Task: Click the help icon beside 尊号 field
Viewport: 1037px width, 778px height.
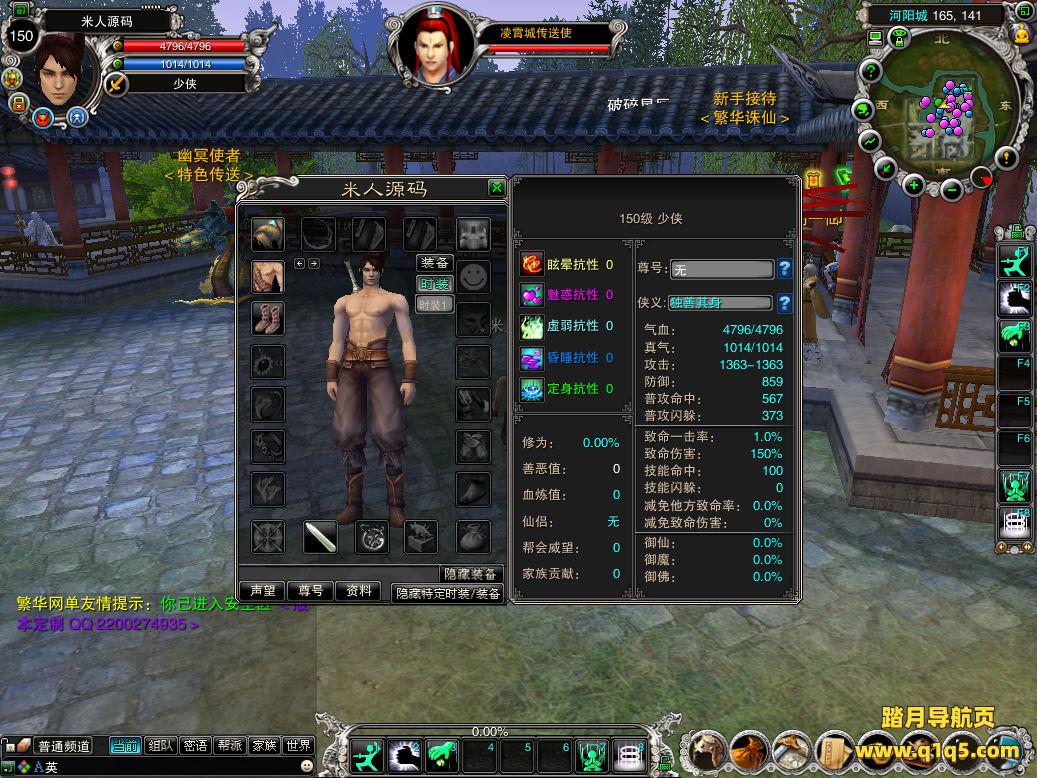Action: pos(785,269)
